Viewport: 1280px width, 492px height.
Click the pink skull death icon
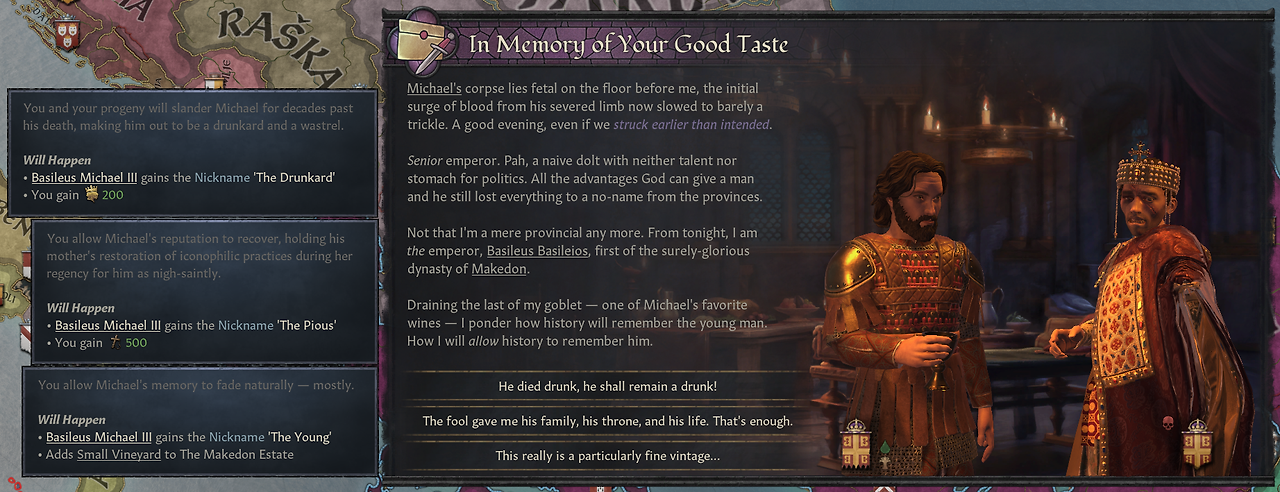1167,424
